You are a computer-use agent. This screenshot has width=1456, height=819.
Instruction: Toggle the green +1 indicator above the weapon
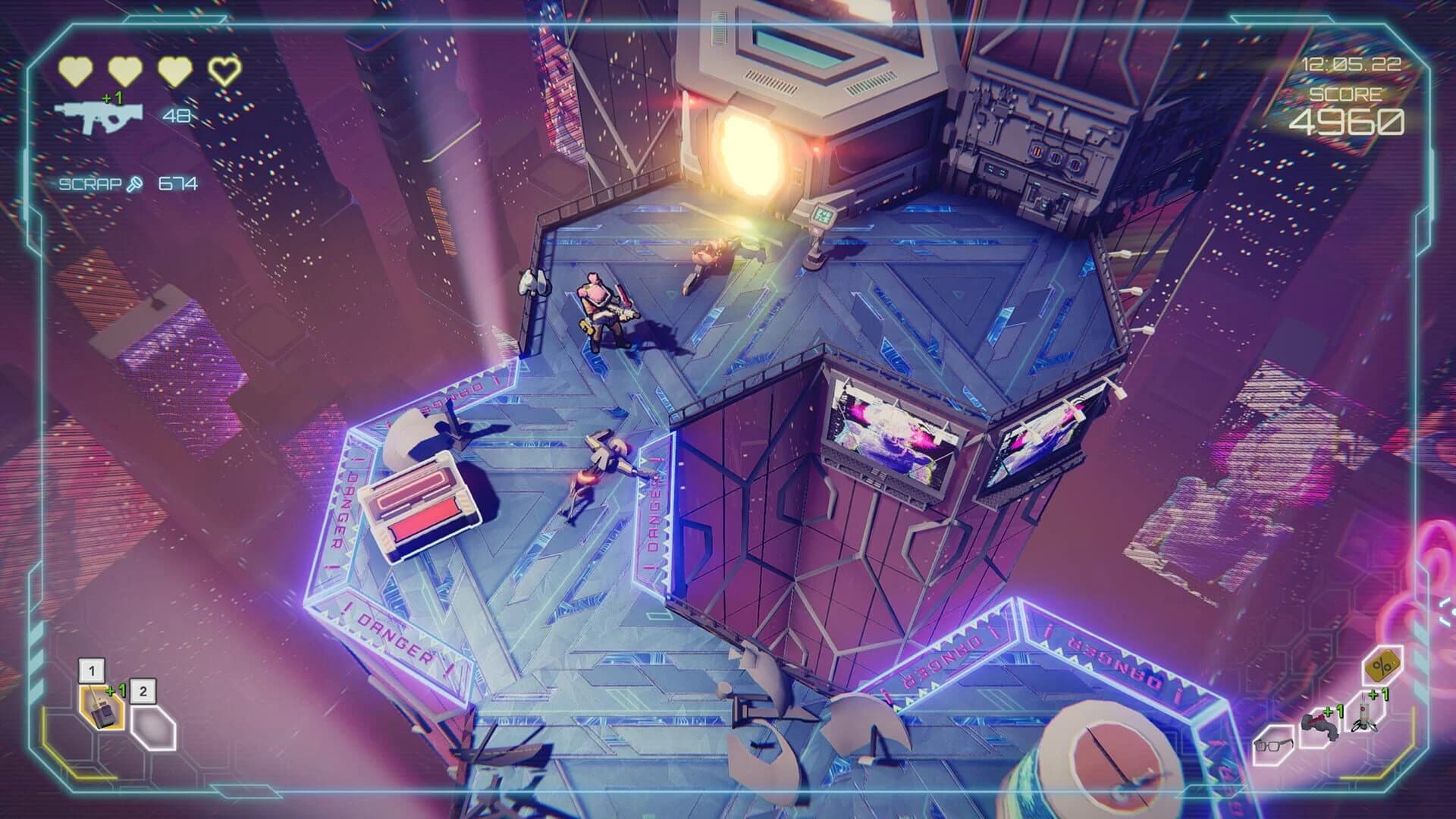click(x=113, y=97)
